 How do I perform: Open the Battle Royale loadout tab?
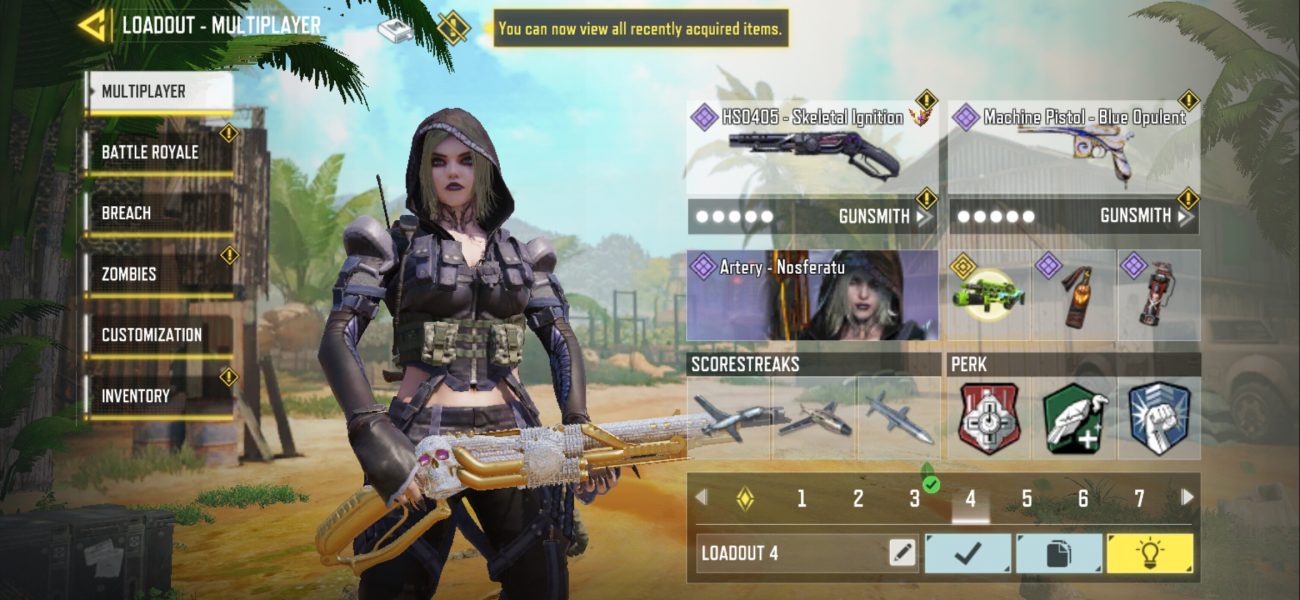[x=158, y=153]
